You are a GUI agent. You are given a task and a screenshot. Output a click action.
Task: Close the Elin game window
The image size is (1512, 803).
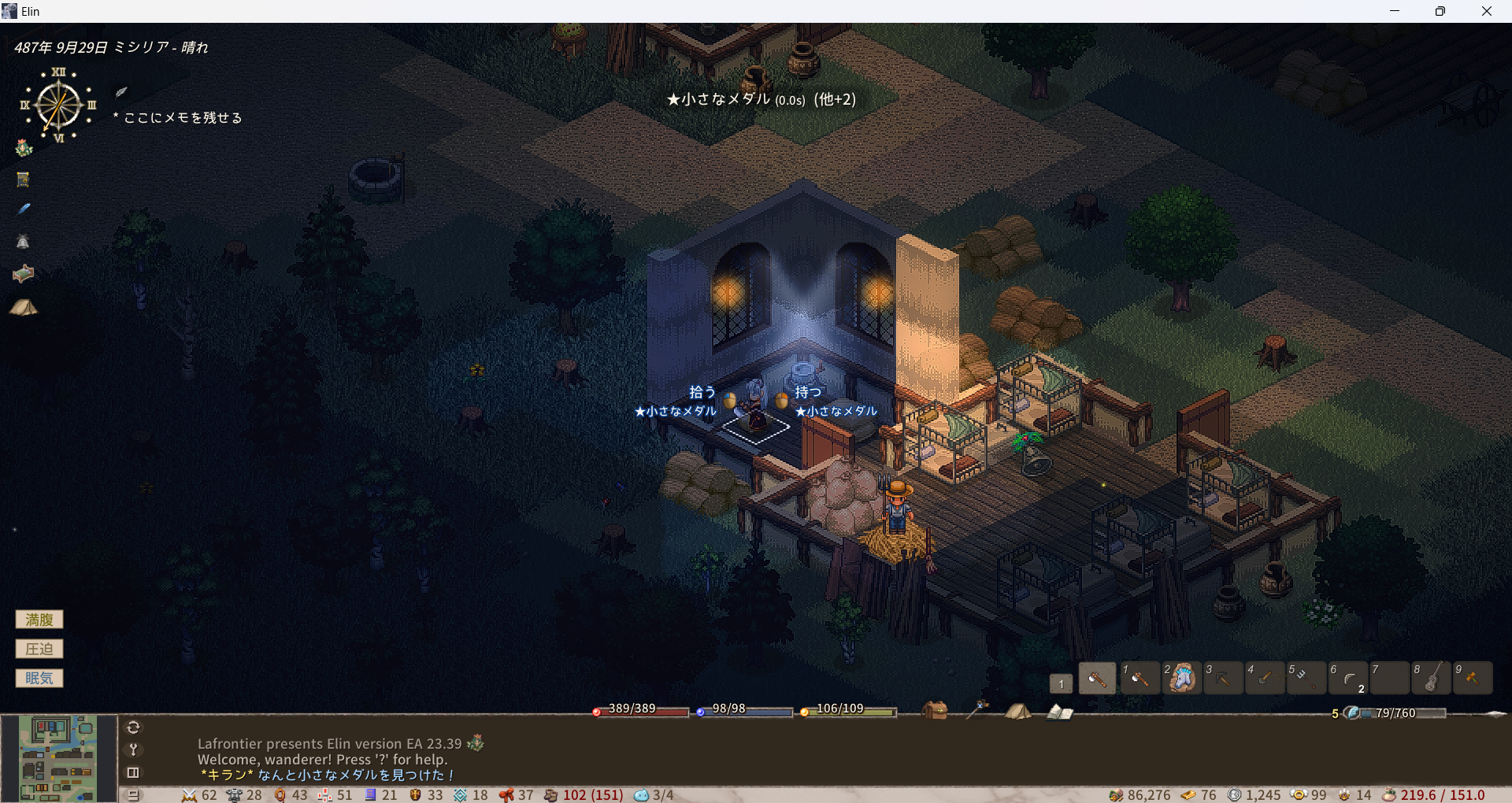coord(1486,11)
